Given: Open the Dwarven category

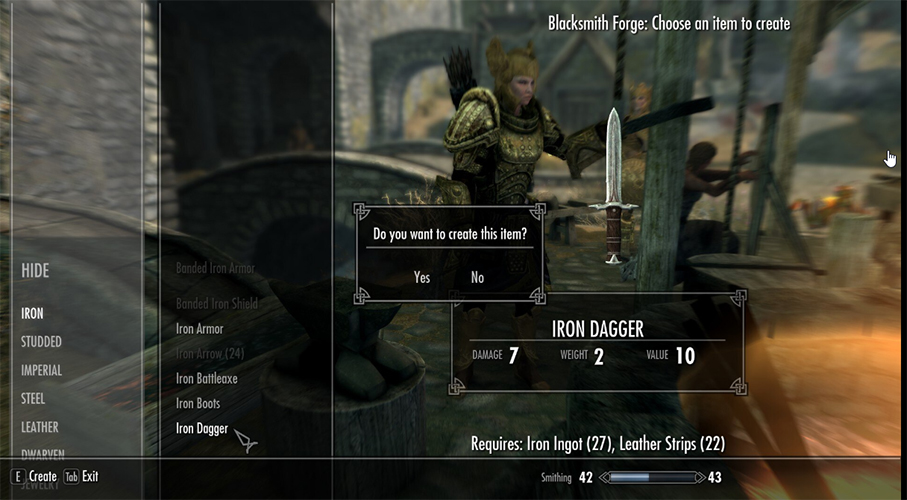Looking at the screenshot, I should pos(42,451).
